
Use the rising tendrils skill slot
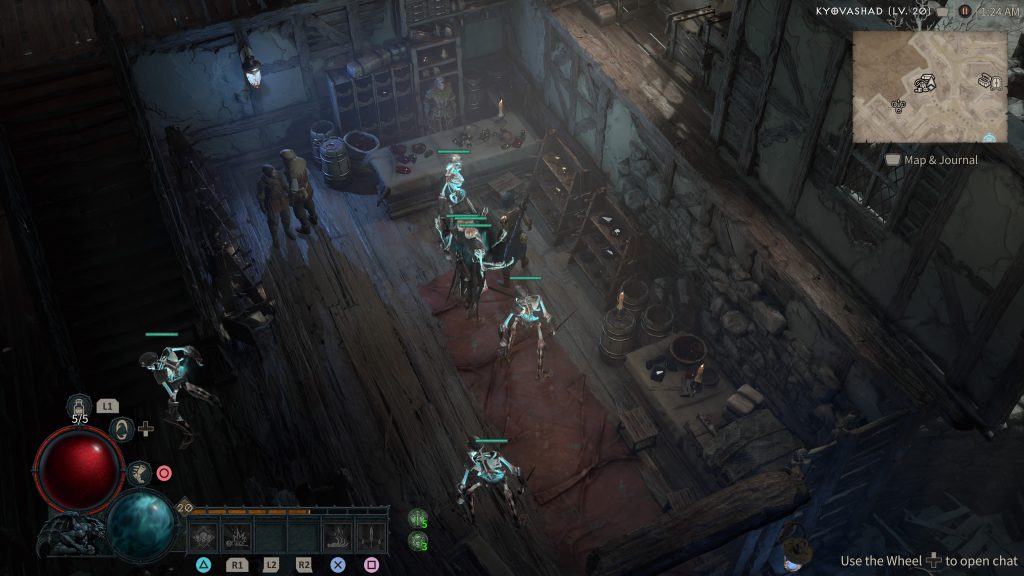338,535
